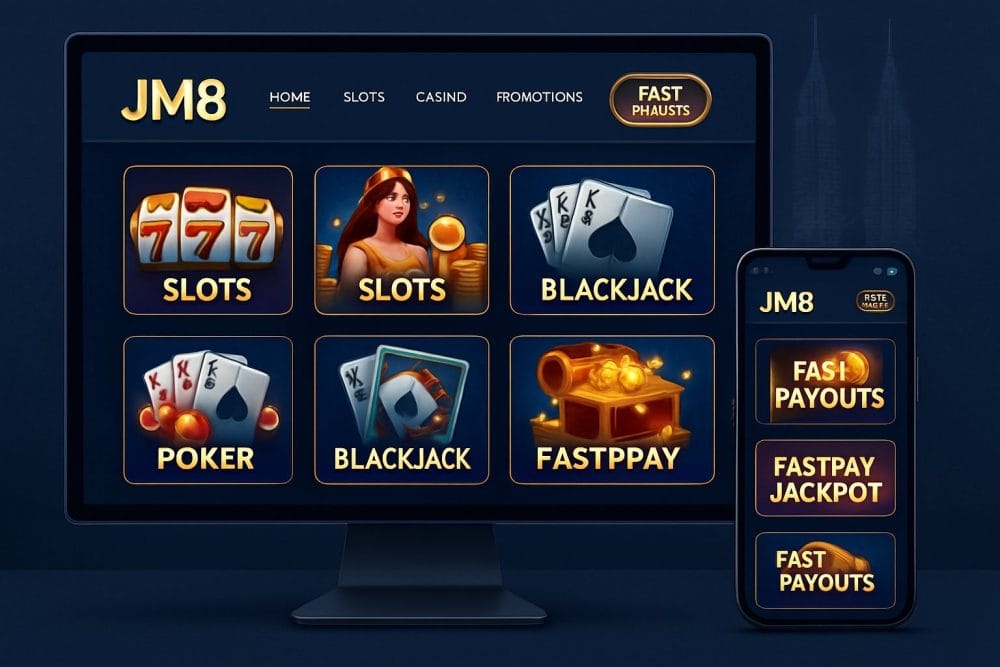Go to the HOME navigation link
The height and width of the screenshot is (667, 1000).
pos(290,98)
